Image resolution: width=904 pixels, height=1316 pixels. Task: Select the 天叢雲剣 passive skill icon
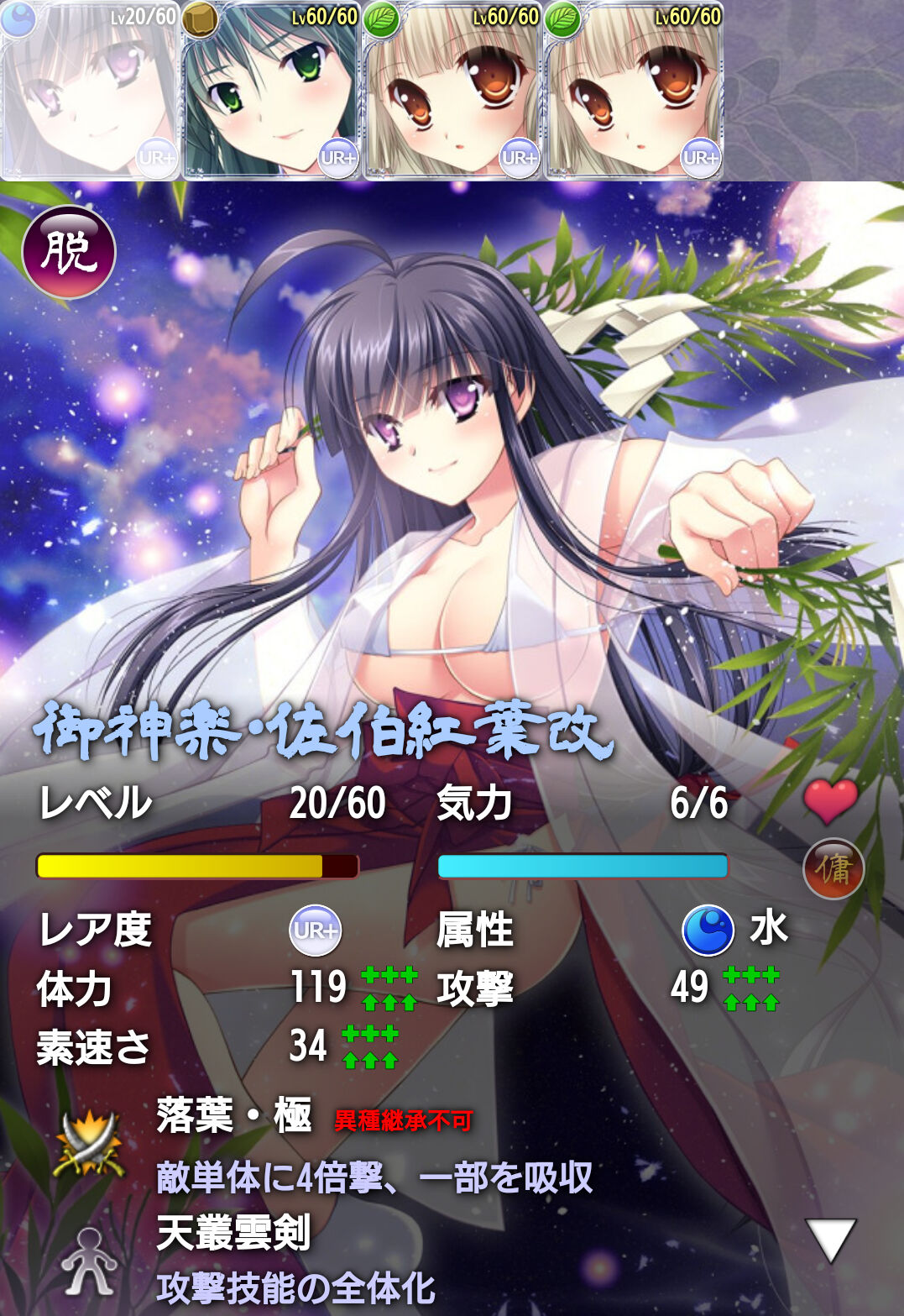click(88, 1261)
